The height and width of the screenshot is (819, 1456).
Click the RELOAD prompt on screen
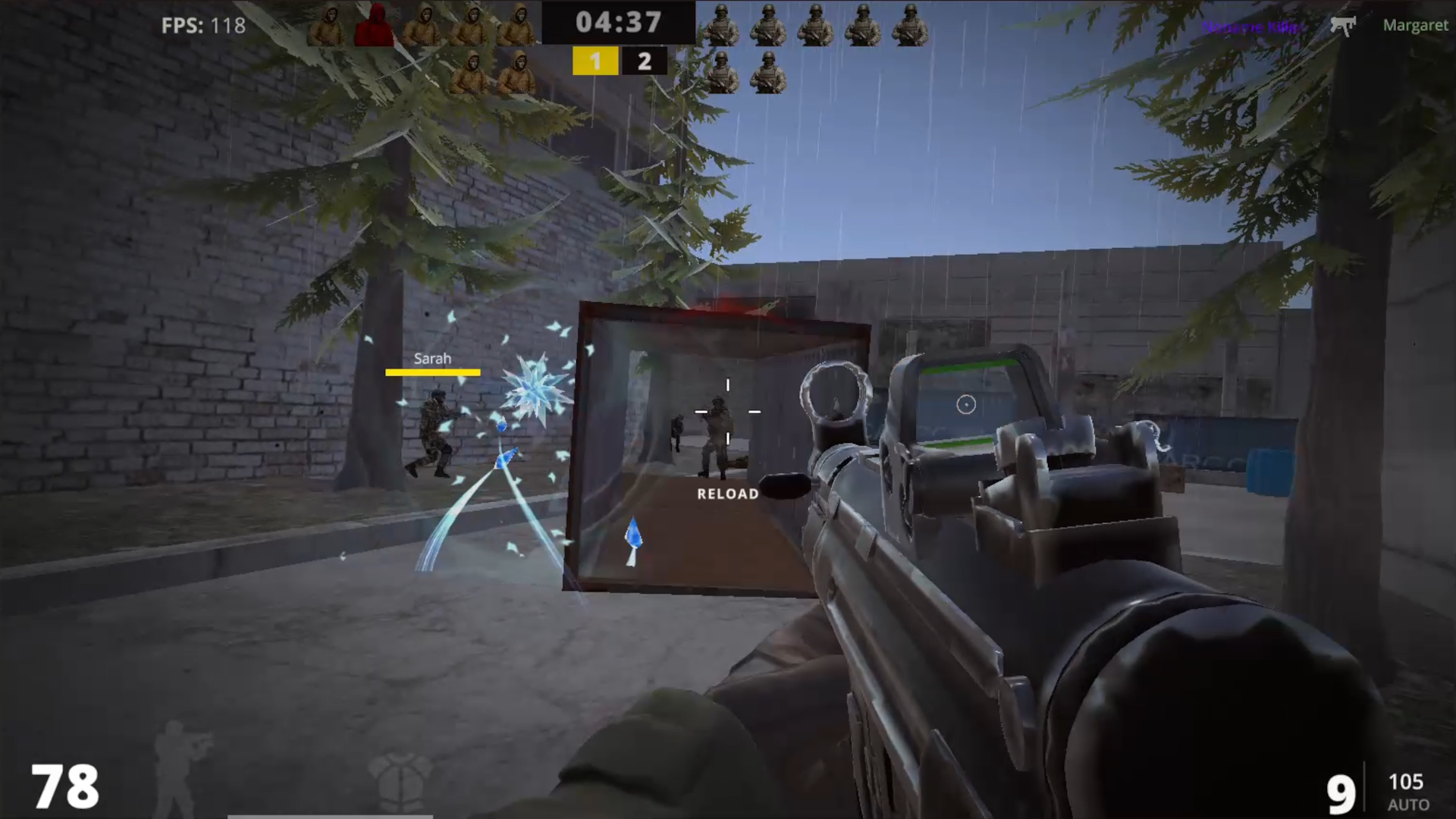pos(726,493)
